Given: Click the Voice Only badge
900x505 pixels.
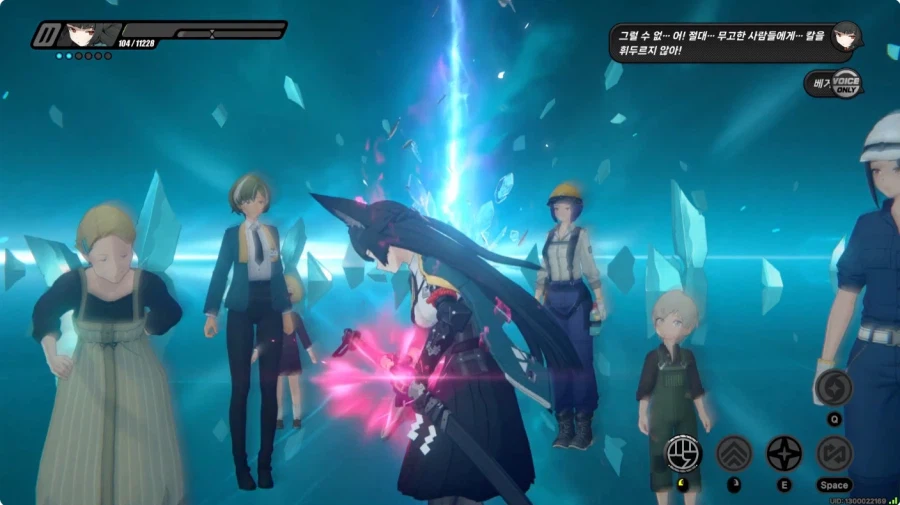Looking at the screenshot, I should pyautogui.click(x=846, y=84).
